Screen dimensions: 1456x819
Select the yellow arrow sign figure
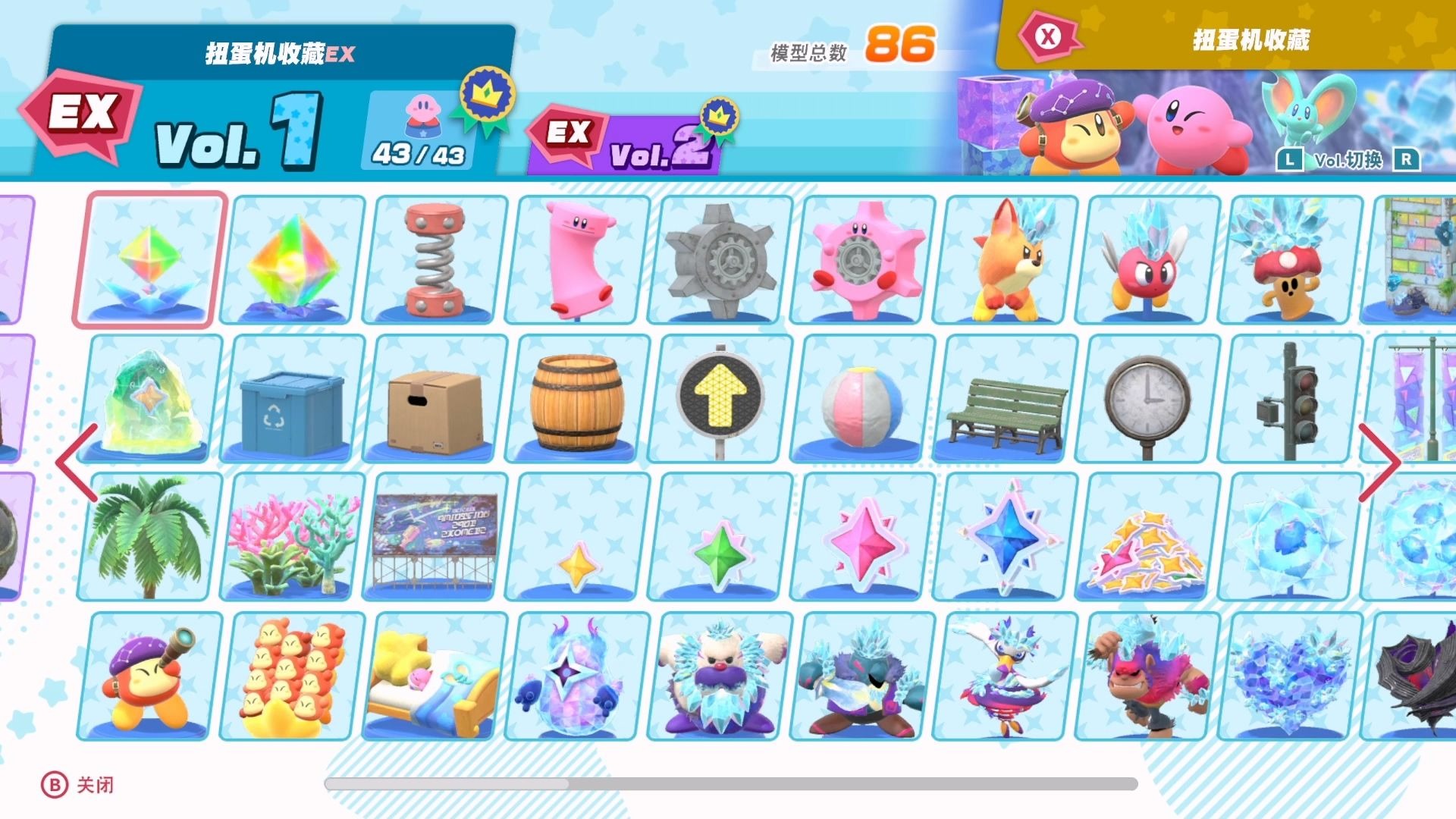tap(720, 399)
